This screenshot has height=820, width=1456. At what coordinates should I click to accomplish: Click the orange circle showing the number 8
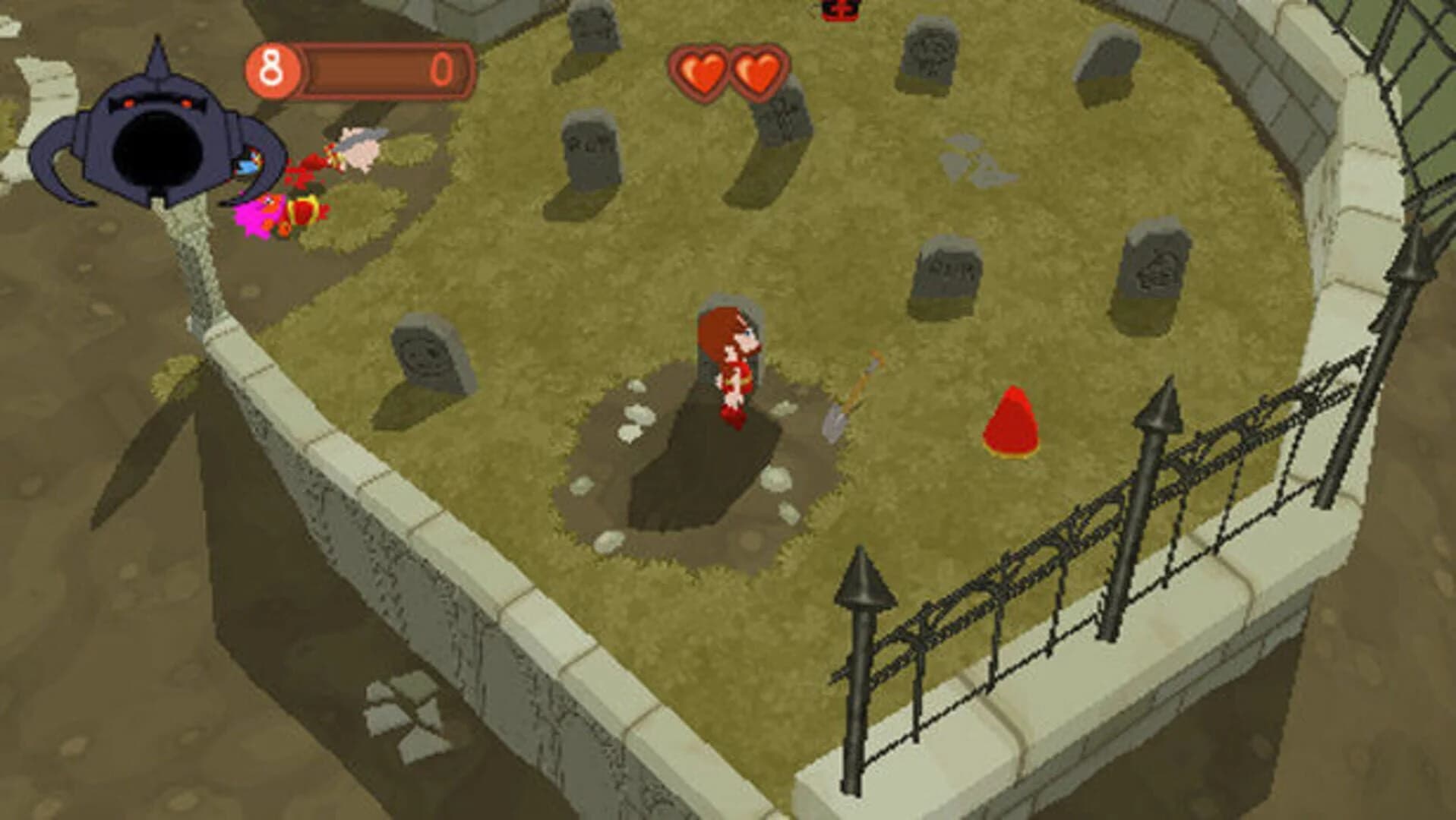[271, 68]
